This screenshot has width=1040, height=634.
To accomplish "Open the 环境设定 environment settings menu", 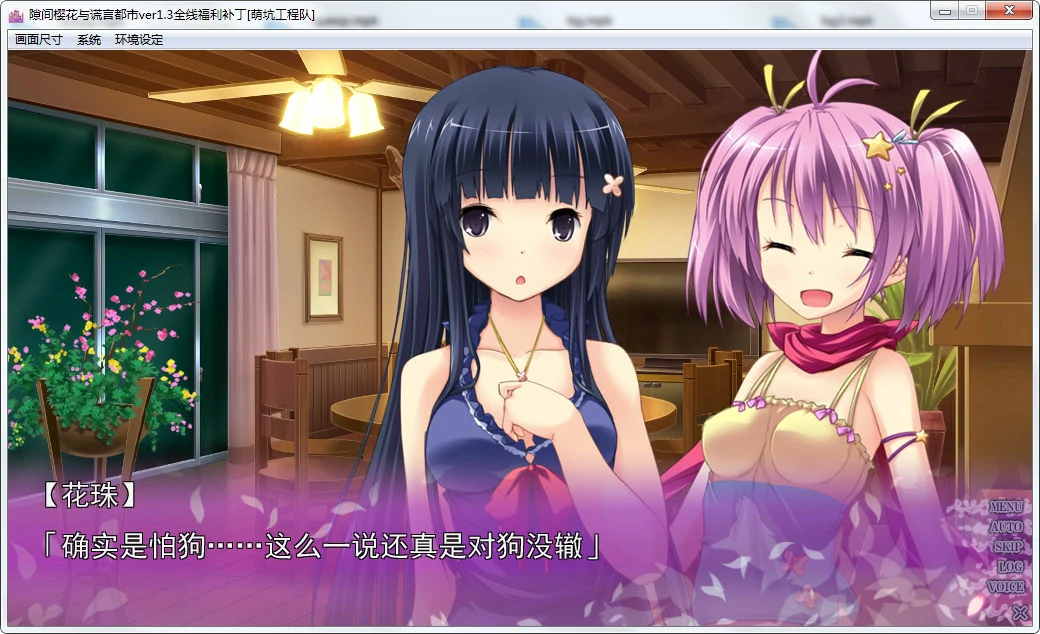I will tap(139, 40).
